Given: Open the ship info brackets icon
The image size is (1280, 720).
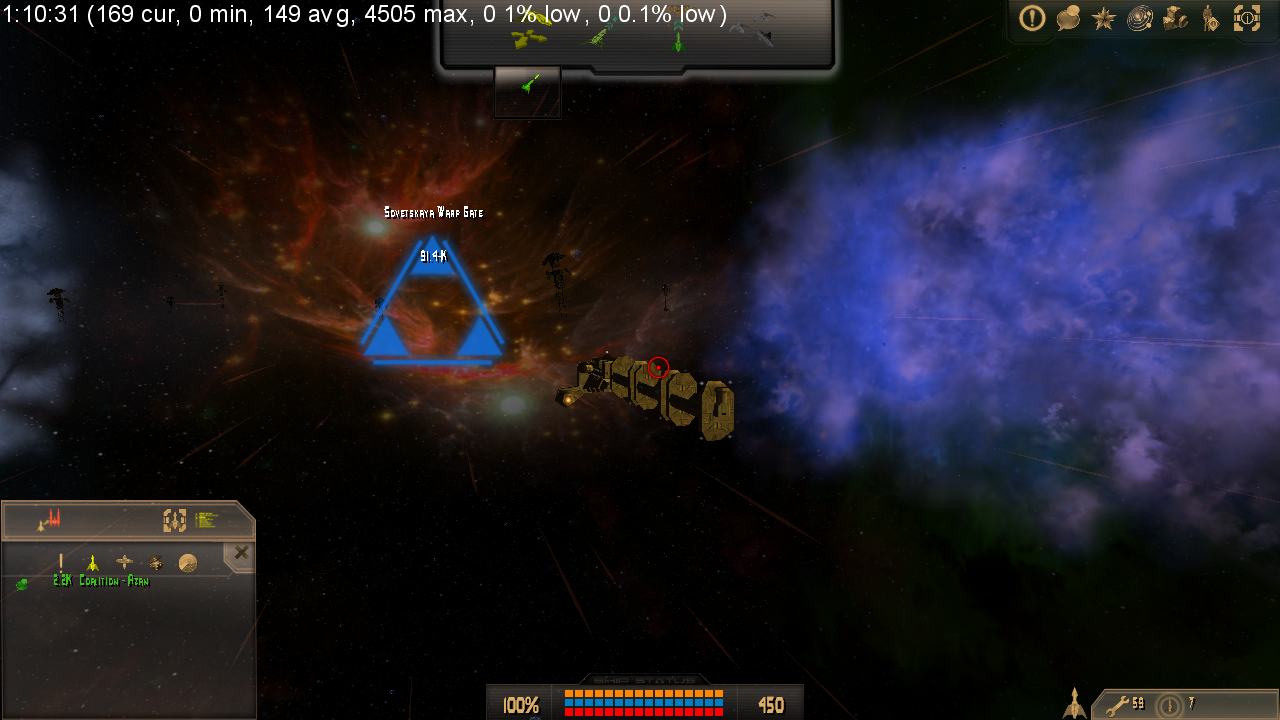Looking at the screenshot, I should (1246, 18).
